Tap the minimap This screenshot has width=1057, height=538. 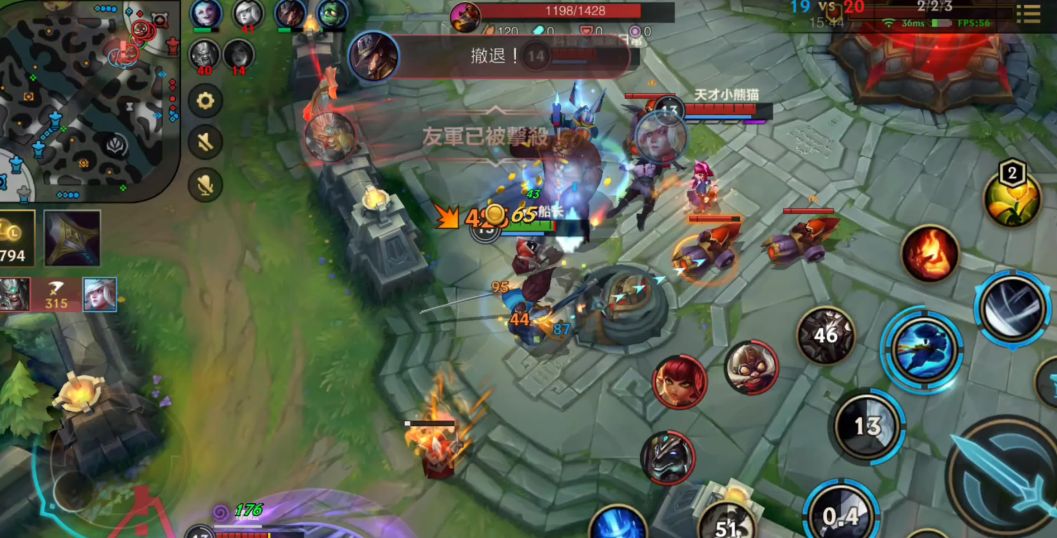tap(88, 98)
